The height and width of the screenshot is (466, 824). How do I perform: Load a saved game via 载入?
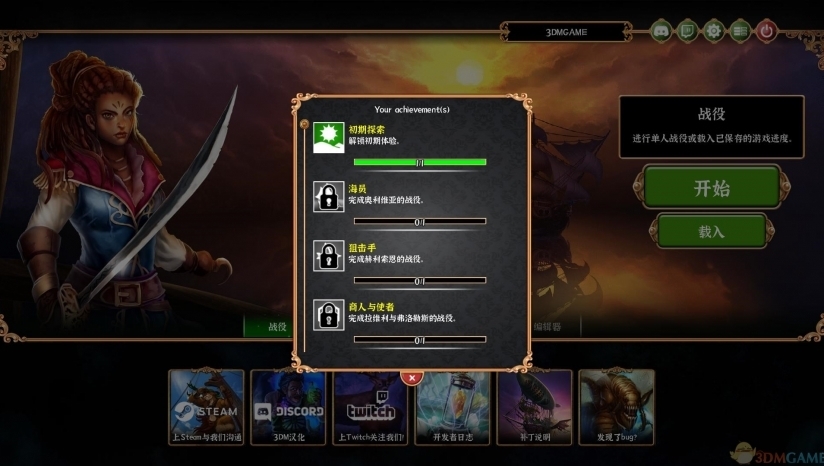711,231
